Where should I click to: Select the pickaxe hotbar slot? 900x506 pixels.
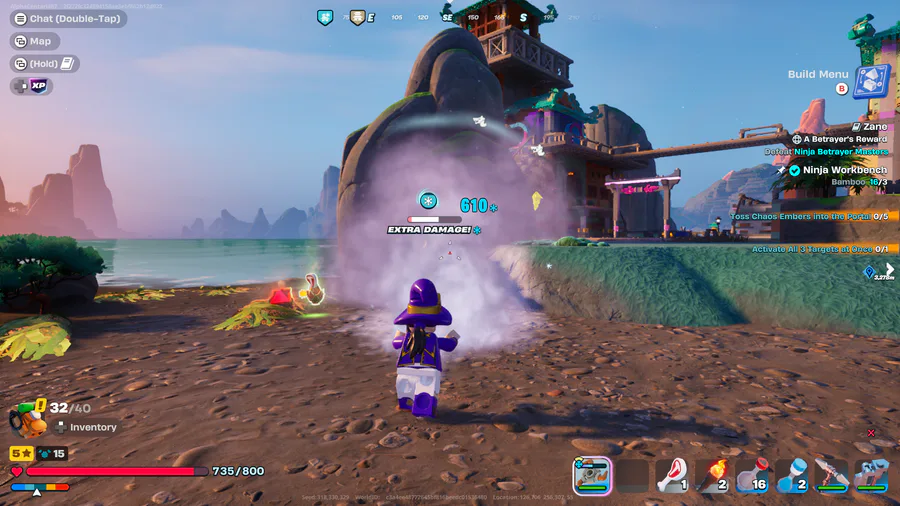click(831, 476)
